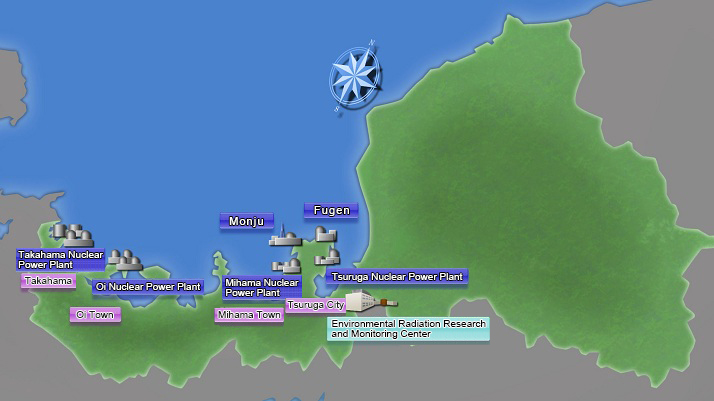This screenshot has width=714, height=401.
Task: Open Environmental Radiation Research and Monitoring Center label
Action: click(x=408, y=329)
